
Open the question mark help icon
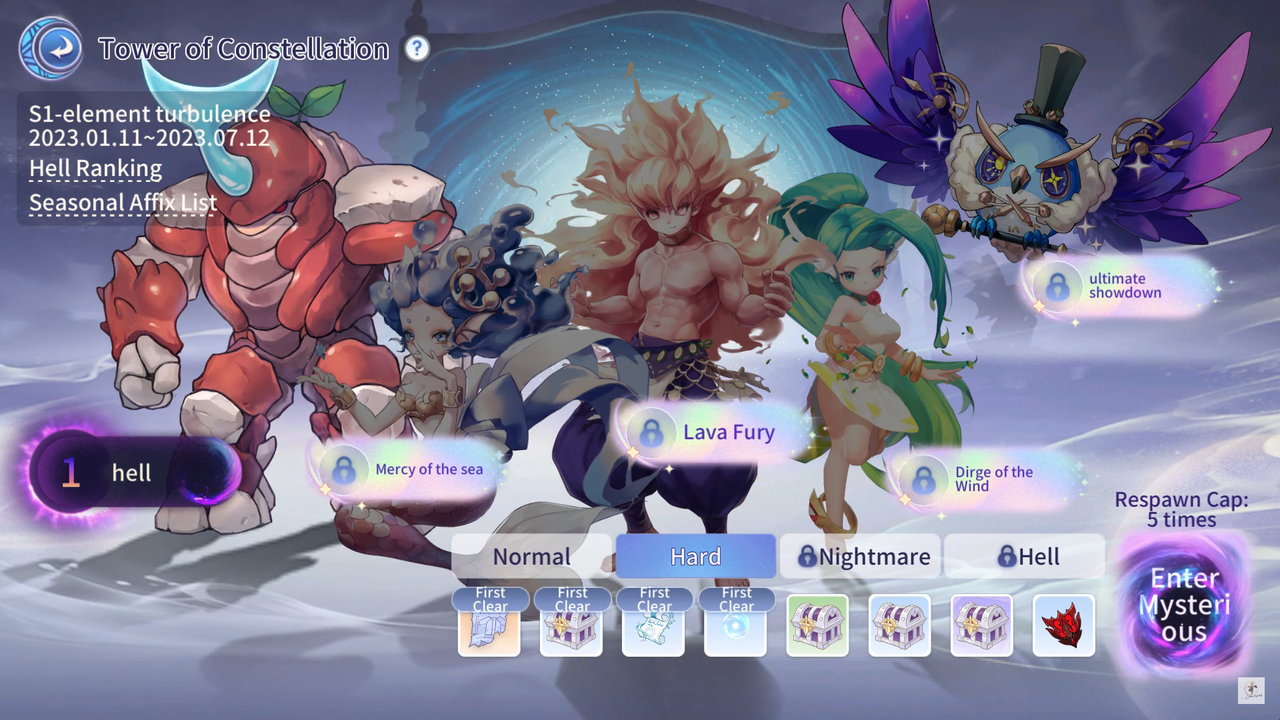417,48
